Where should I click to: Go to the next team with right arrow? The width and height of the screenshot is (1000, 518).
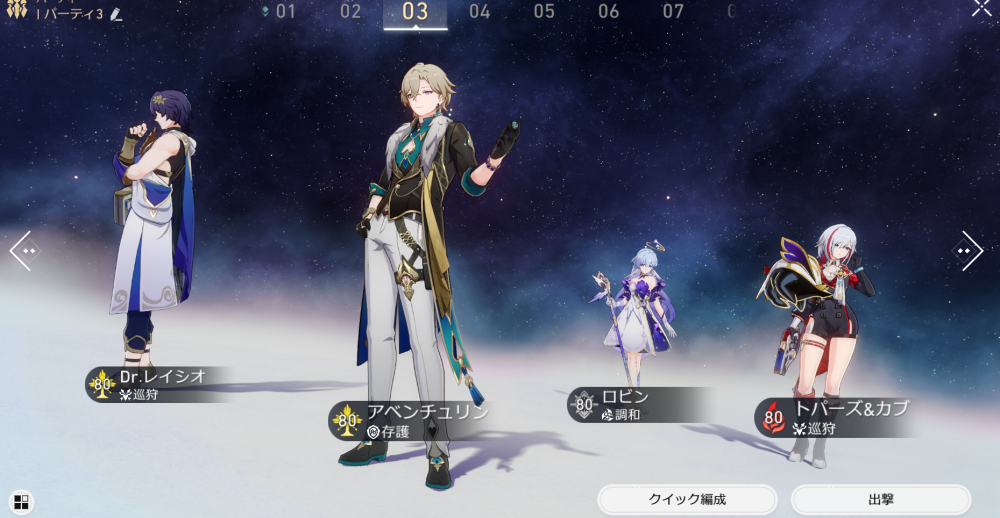[x=968, y=251]
